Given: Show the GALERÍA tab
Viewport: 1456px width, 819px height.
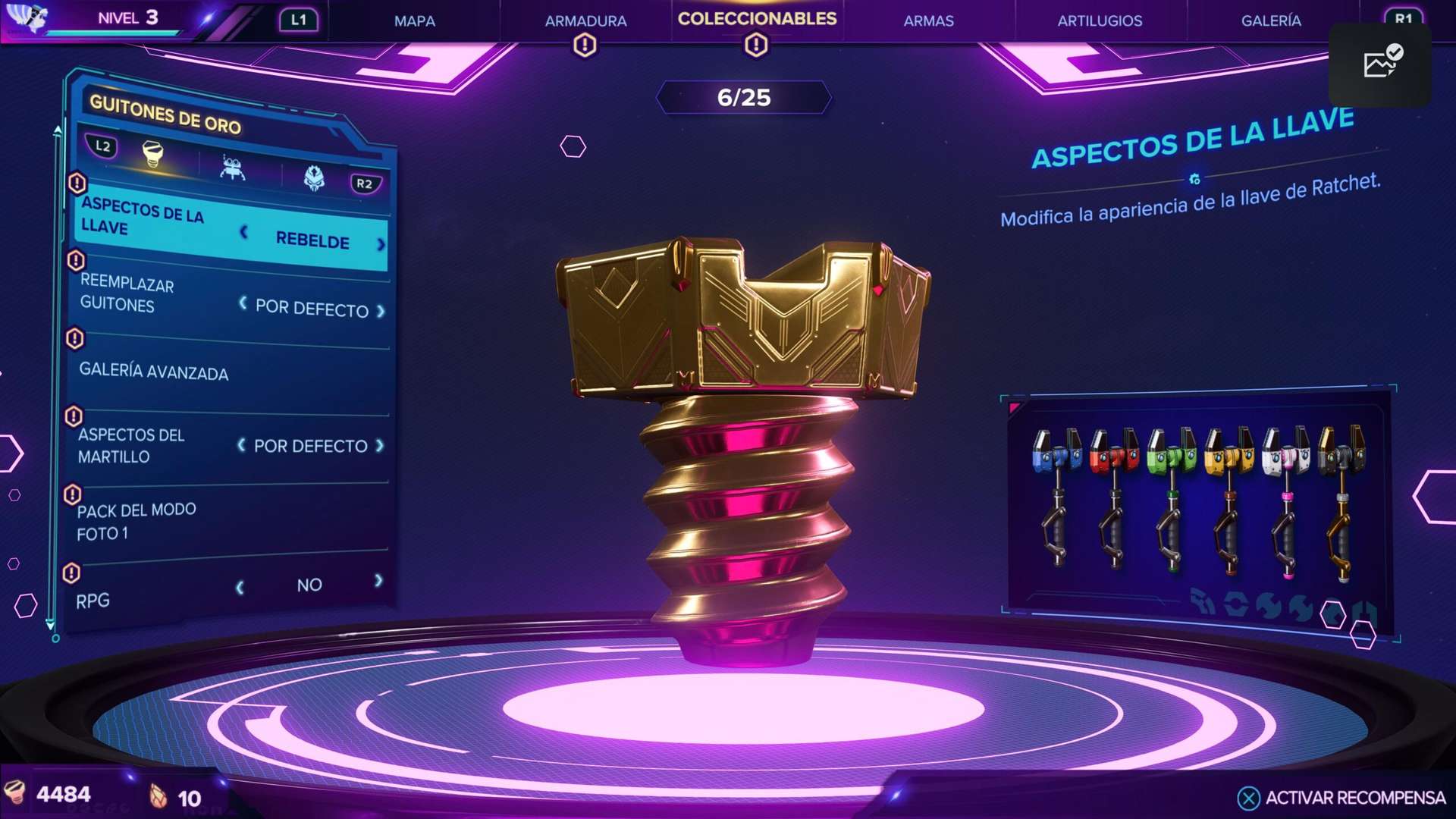Looking at the screenshot, I should pyautogui.click(x=1271, y=21).
